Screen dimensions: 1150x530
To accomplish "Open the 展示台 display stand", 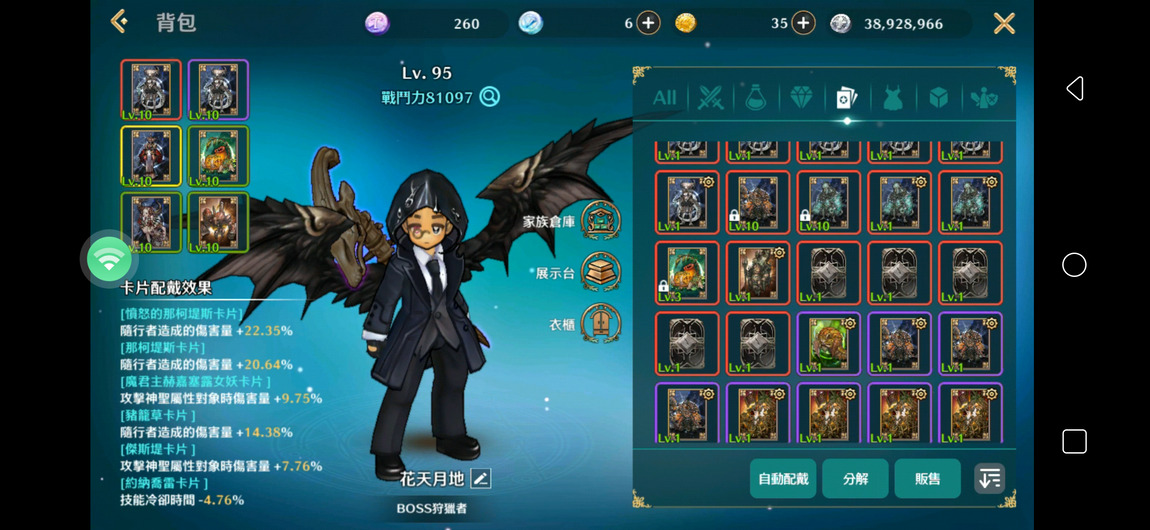I will tap(600, 272).
